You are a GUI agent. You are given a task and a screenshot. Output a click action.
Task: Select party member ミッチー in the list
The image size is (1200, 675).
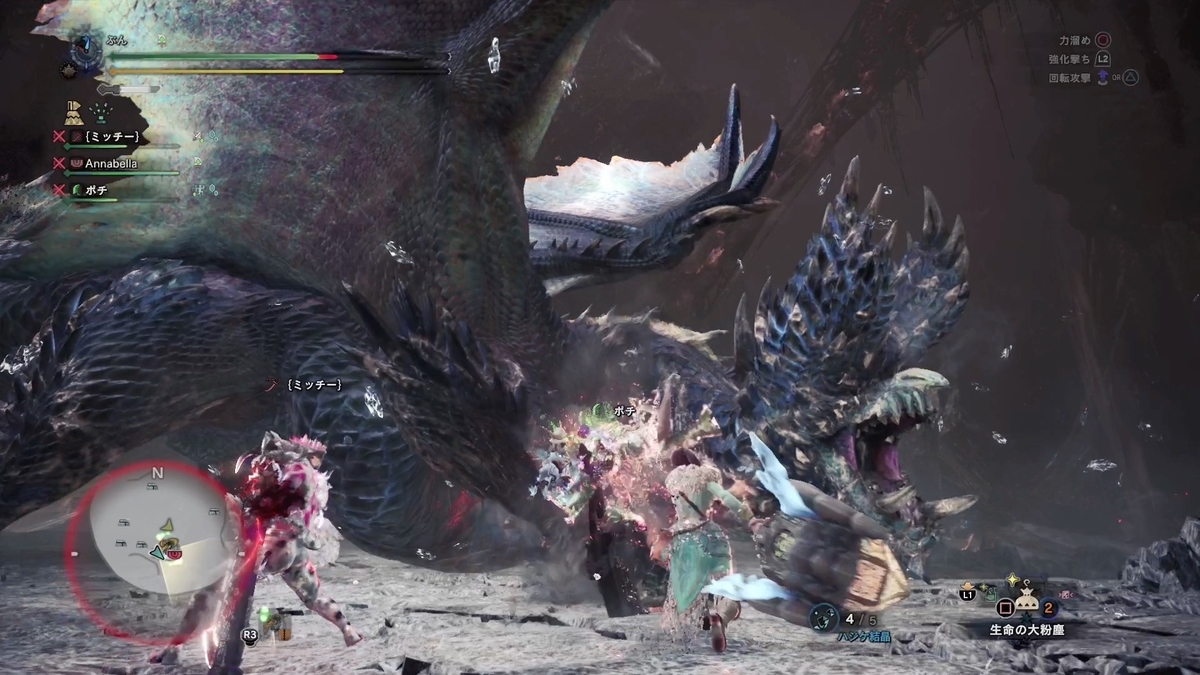[x=110, y=136]
